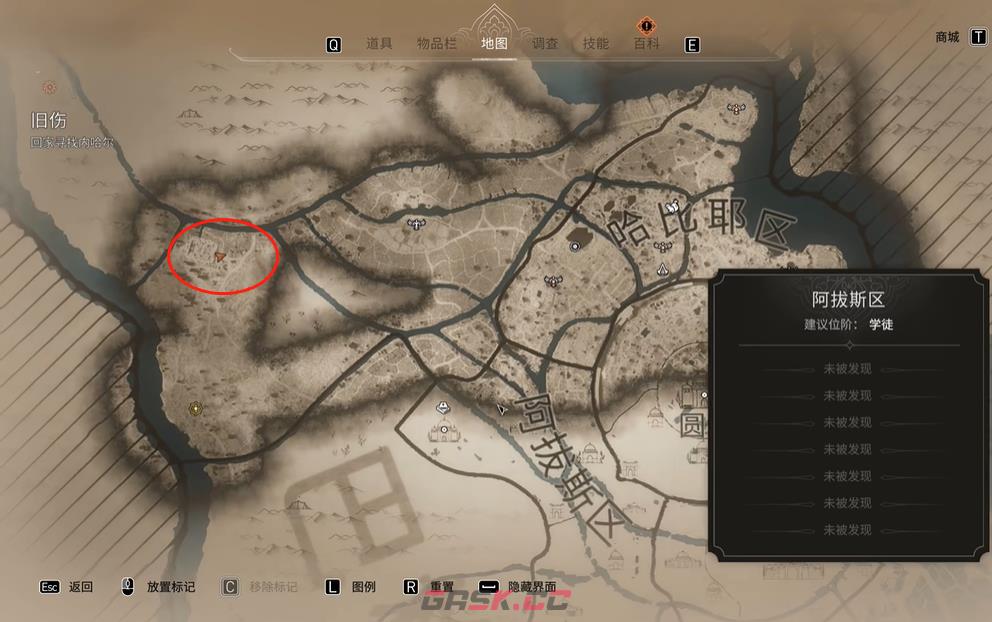Open the 调查 investigation tab
The height and width of the screenshot is (622, 992).
545,44
